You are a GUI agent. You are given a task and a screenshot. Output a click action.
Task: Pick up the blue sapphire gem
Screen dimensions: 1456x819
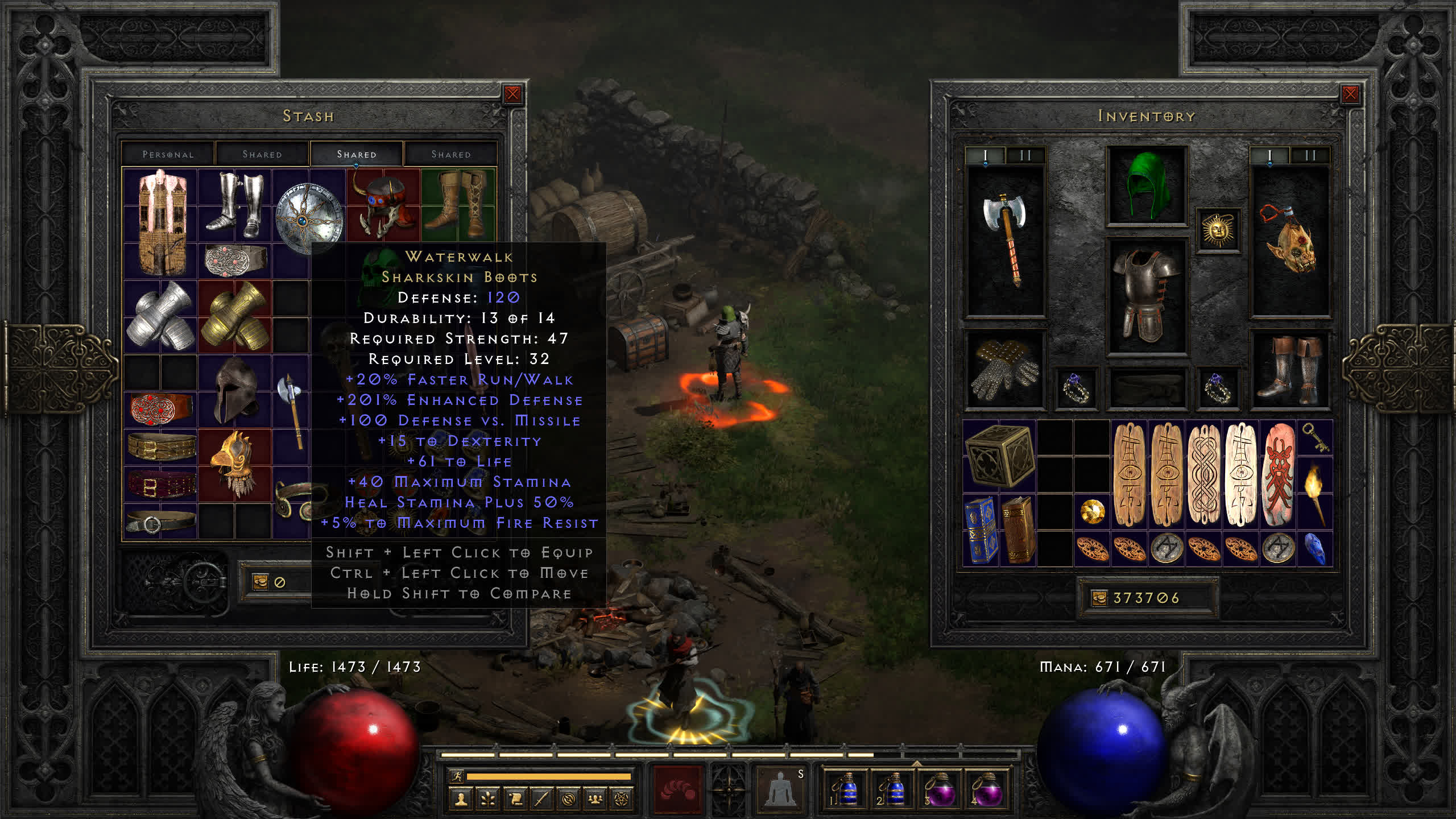[1314, 549]
